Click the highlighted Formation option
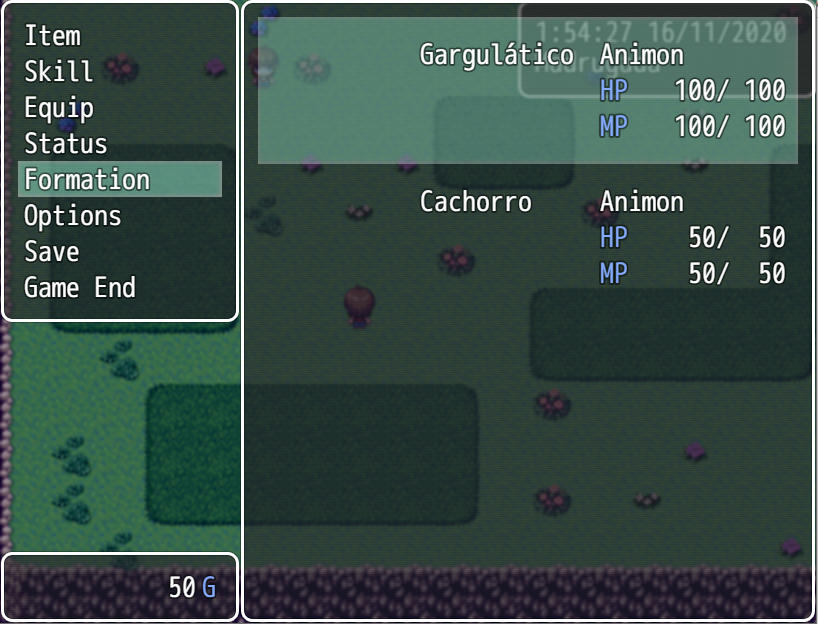Image resolution: width=818 pixels, height=624 pixels. point(88,180)
